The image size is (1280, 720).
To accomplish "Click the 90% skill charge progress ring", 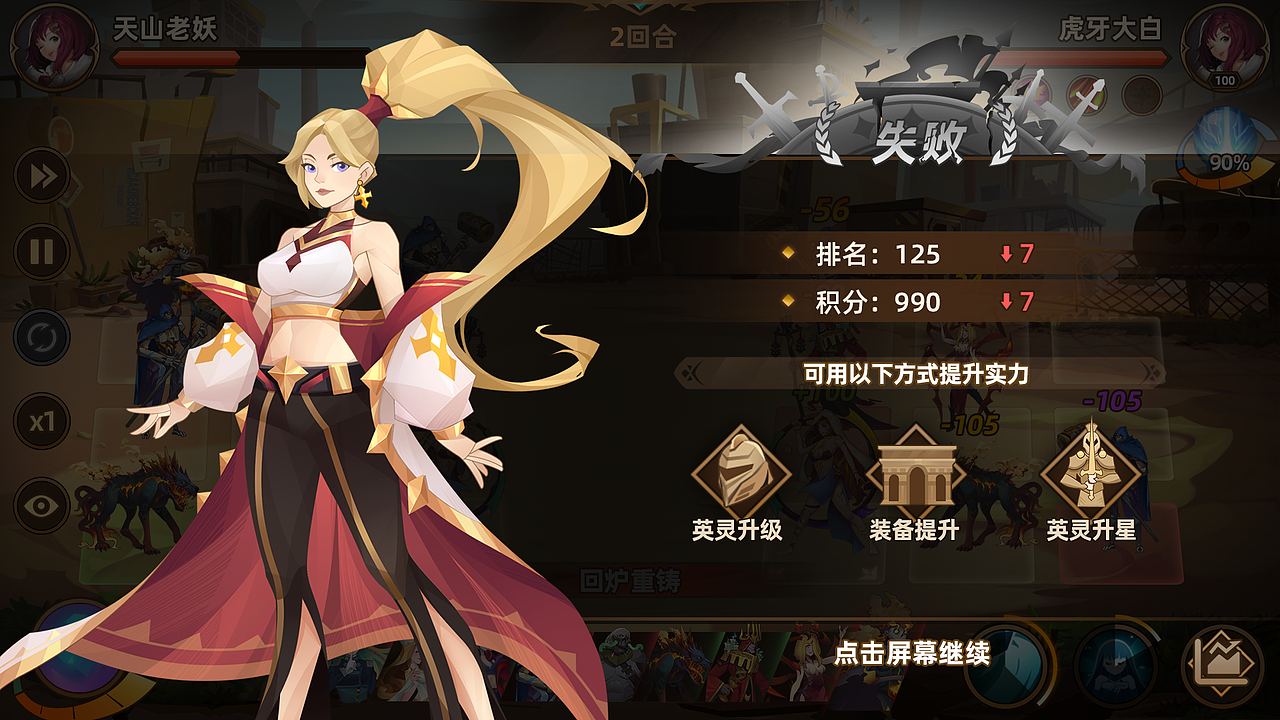I will [1228, 158].
